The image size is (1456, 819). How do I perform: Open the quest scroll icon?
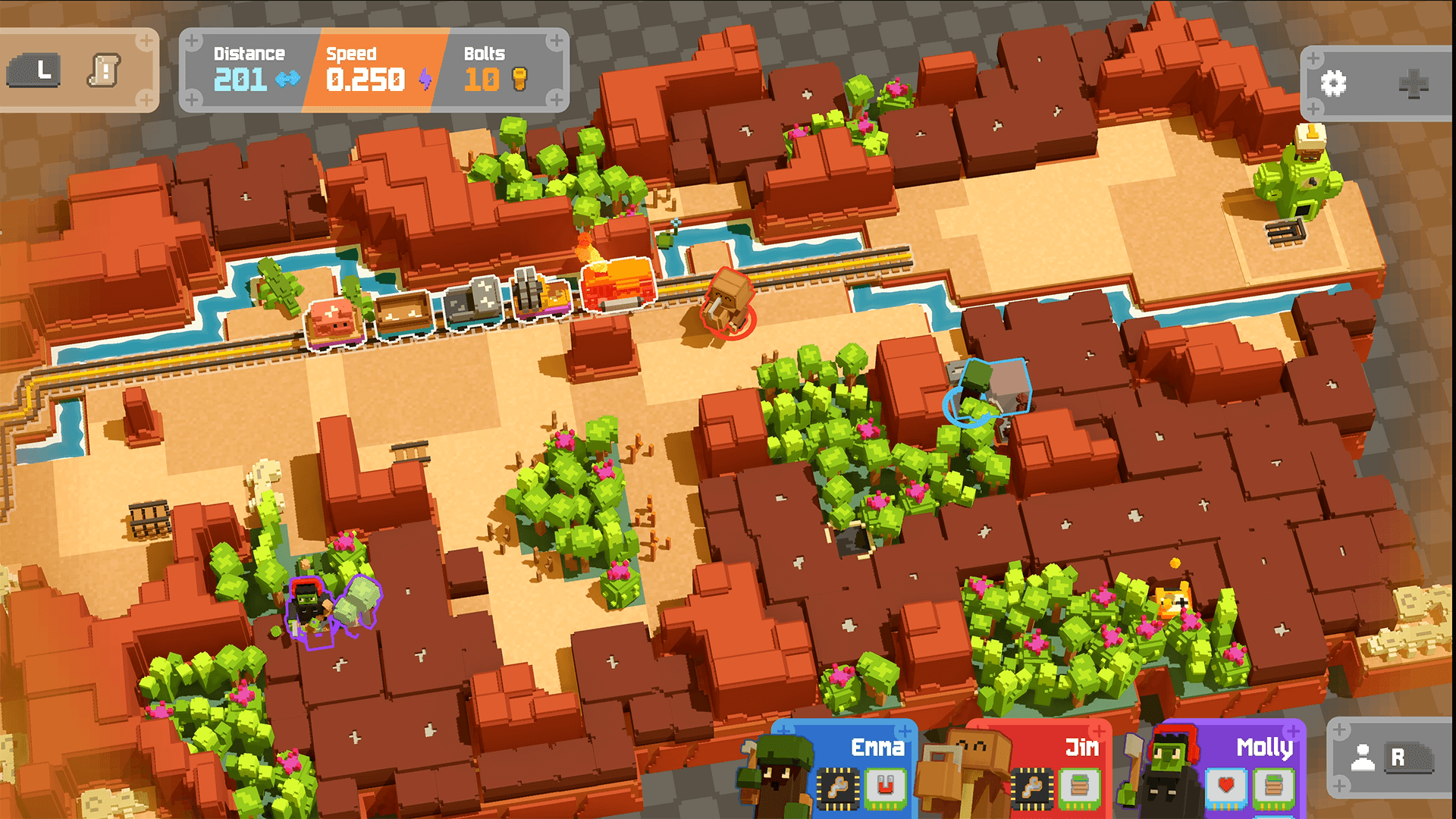point(104,72)
